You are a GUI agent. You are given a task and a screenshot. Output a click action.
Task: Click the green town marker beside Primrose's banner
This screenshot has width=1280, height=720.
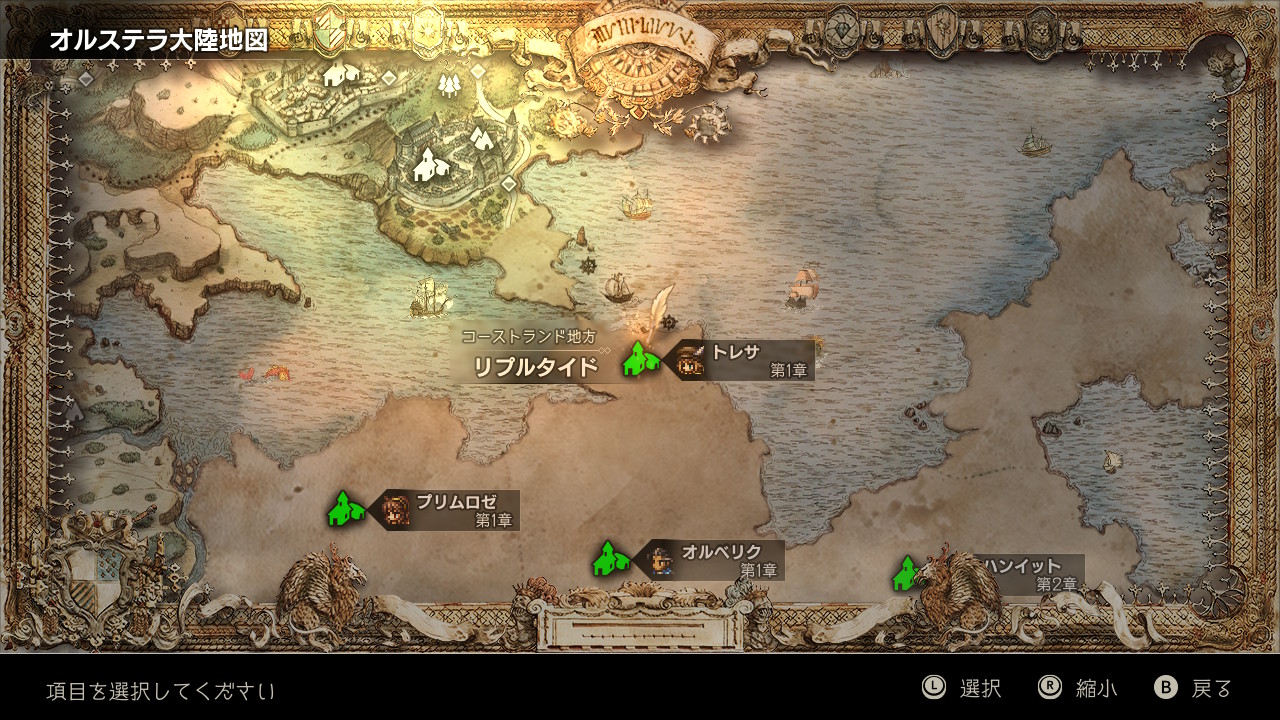tap(345, 509)
